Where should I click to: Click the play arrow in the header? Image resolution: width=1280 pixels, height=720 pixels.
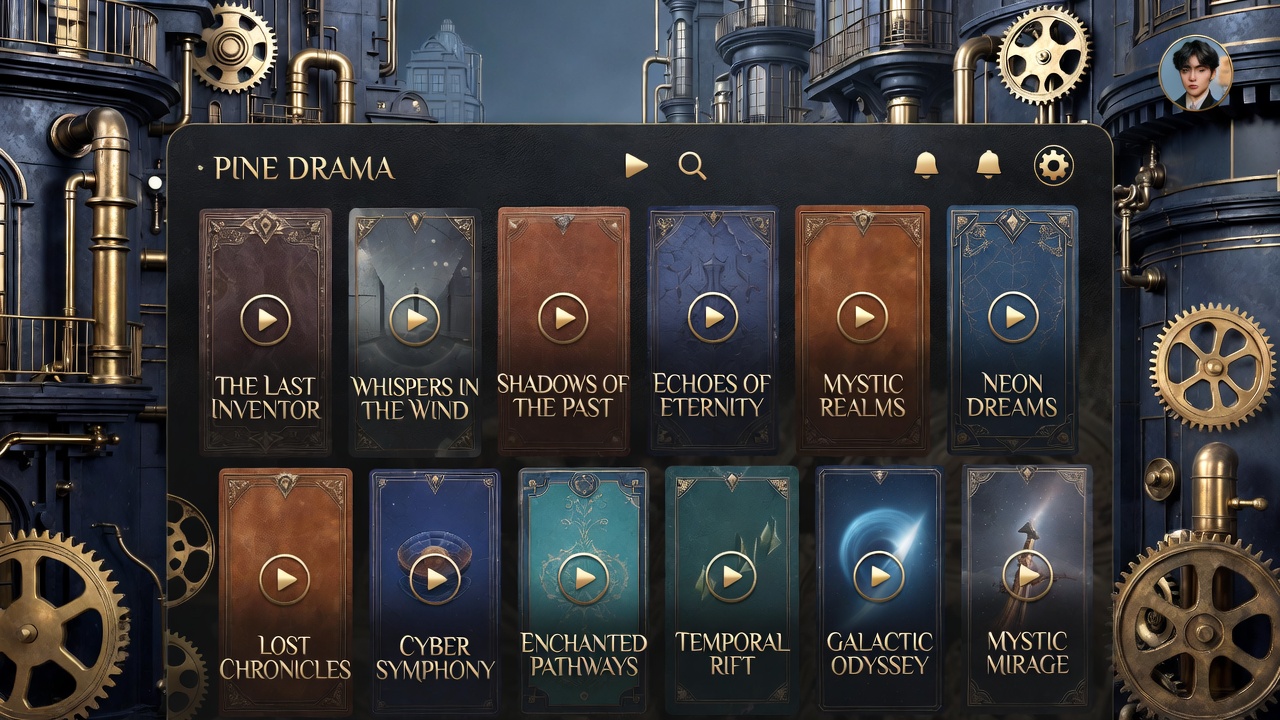click(x=636, y=166)
